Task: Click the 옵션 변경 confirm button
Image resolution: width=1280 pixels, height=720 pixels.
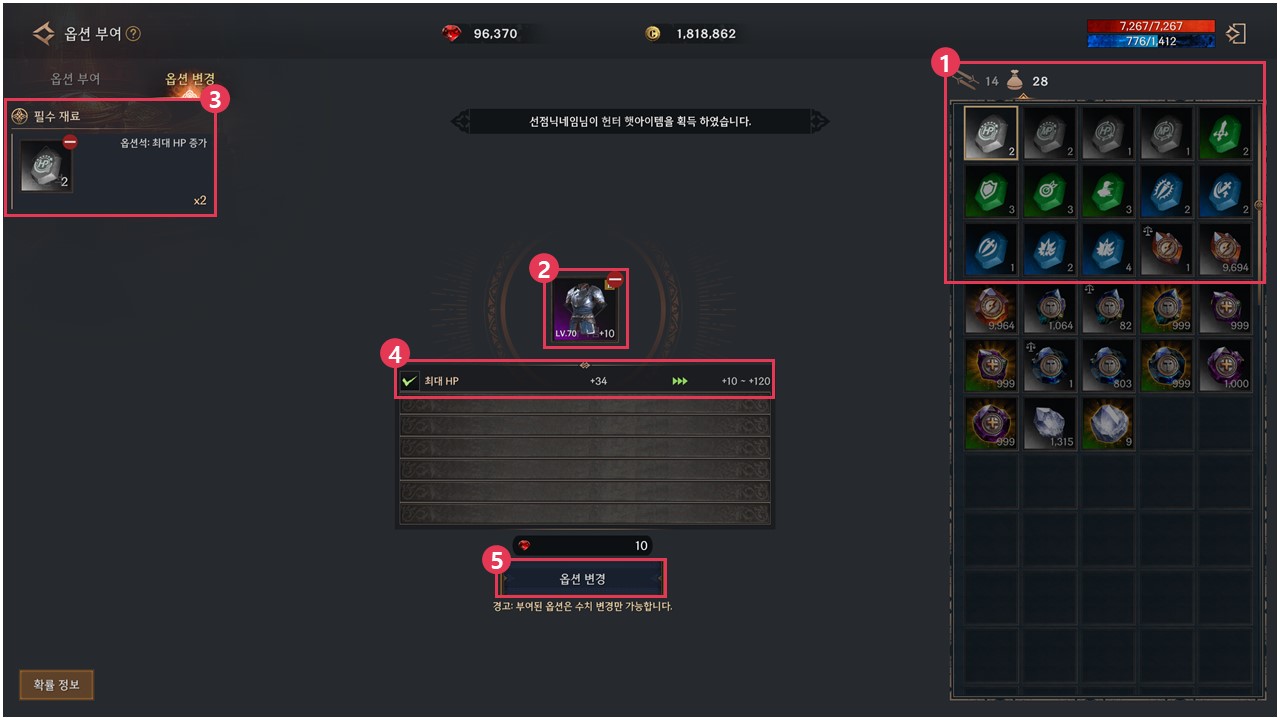Action: click(581, 579)
